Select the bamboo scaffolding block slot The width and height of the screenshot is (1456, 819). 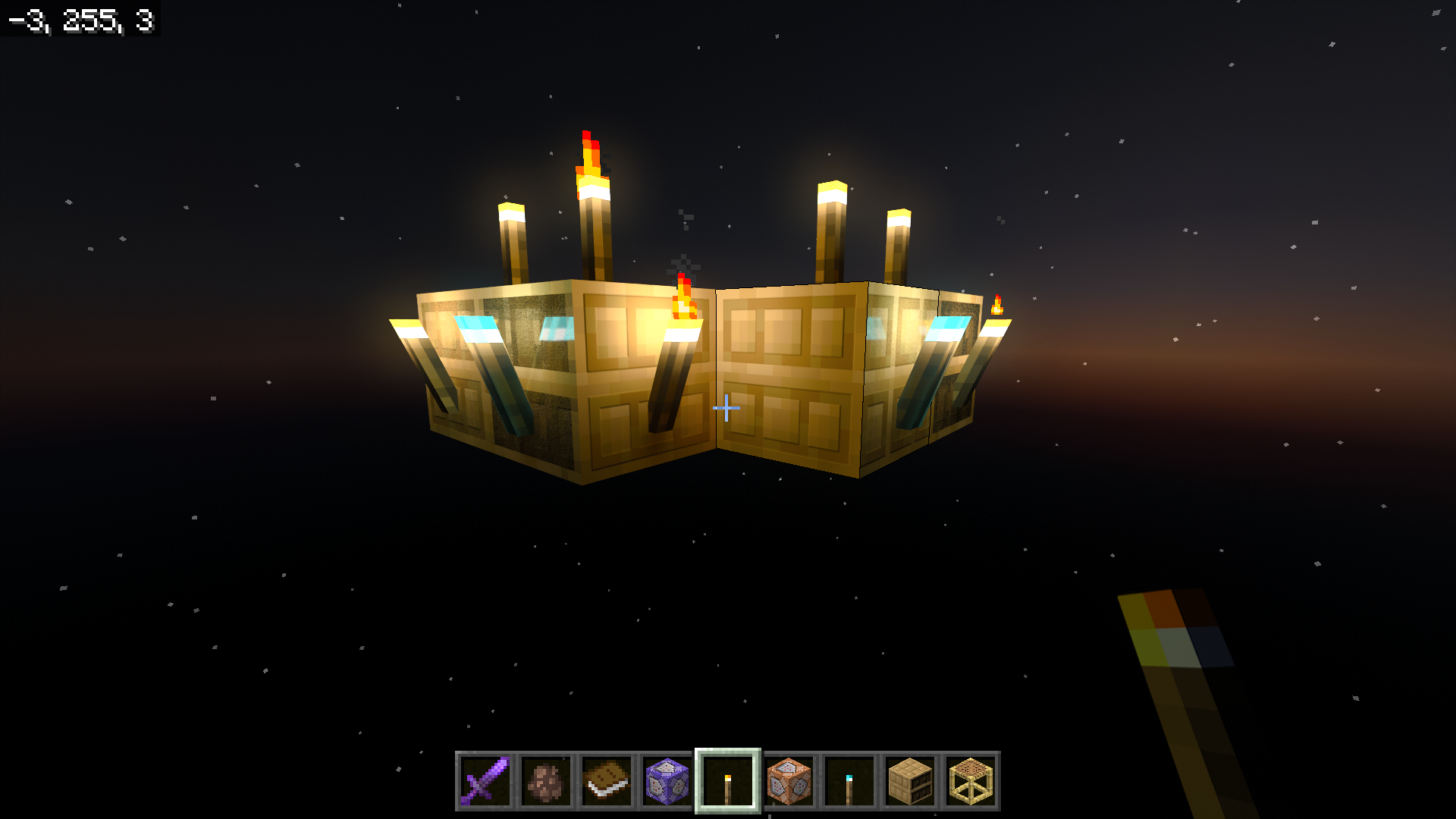pyautogui.click(x=971, y=781)
